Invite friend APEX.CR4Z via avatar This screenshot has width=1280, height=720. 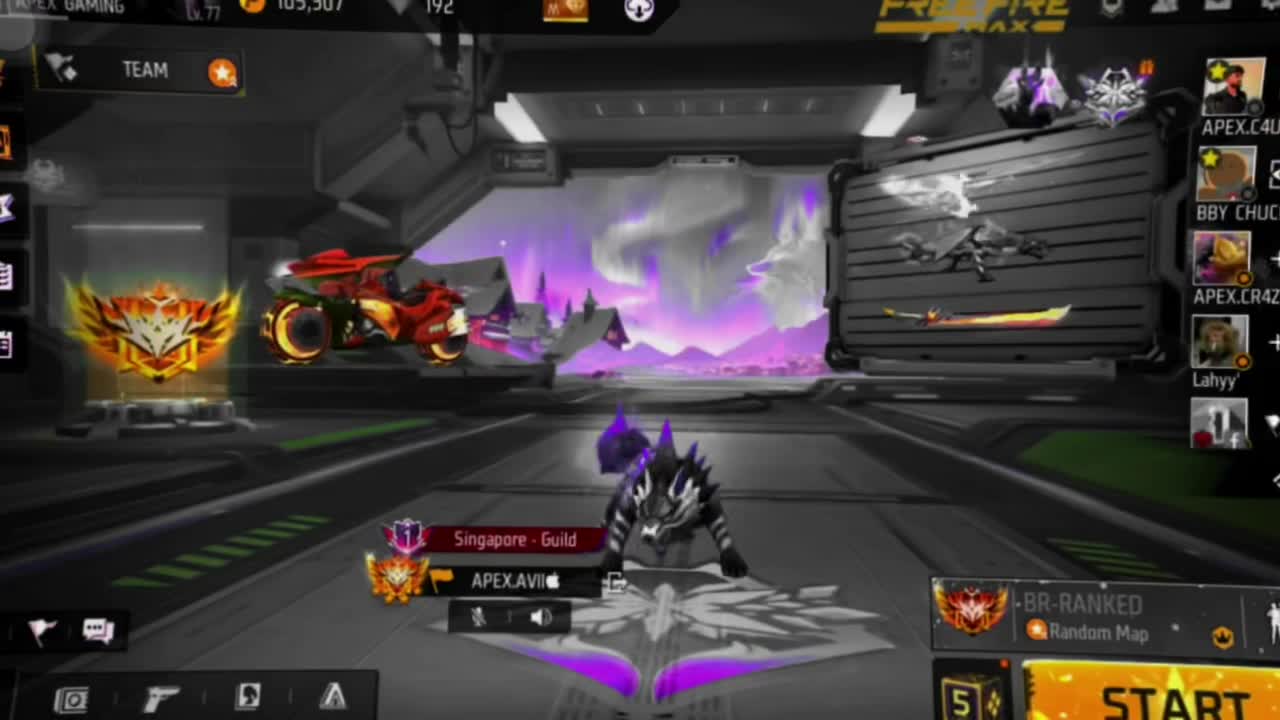coord(1221,258)
